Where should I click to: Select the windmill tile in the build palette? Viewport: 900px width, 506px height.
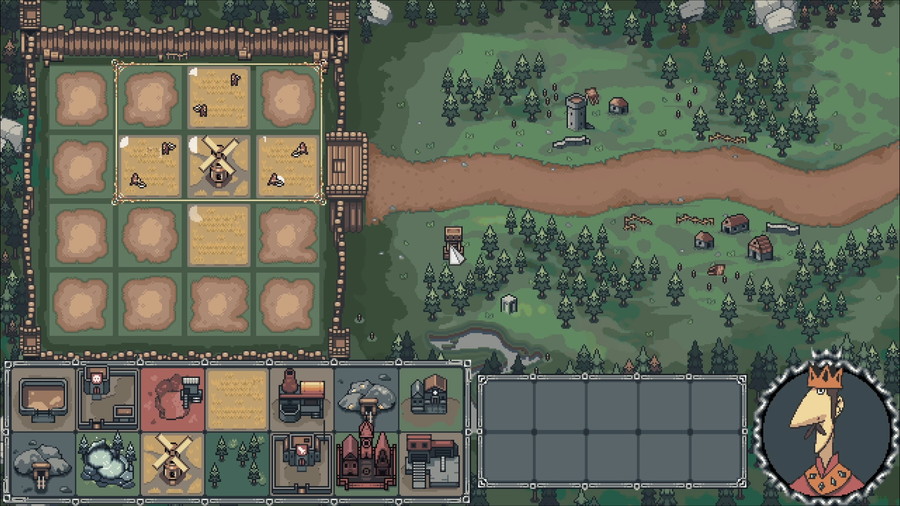pos(172,462)
